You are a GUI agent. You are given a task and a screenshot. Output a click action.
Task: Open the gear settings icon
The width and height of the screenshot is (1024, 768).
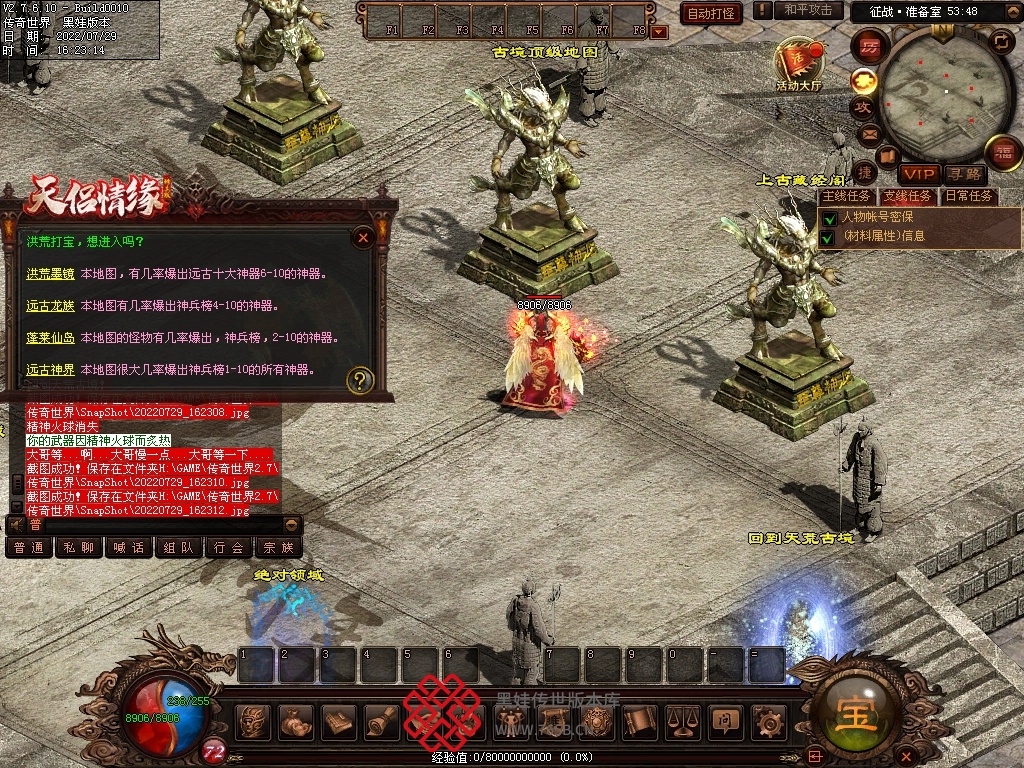click(768, 720)
